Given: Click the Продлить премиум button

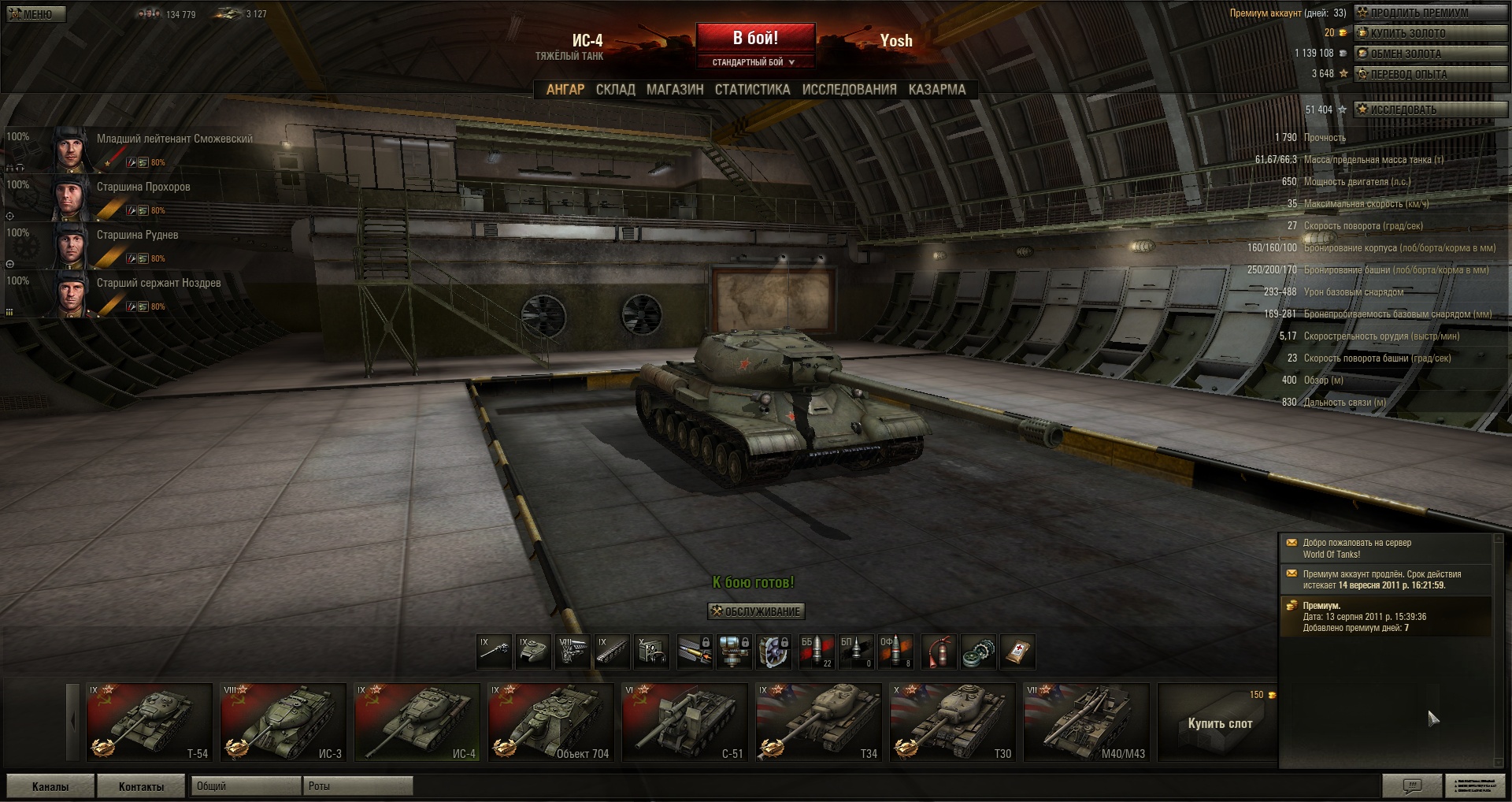Looking at the screenshot, I should click(1429, 13).
